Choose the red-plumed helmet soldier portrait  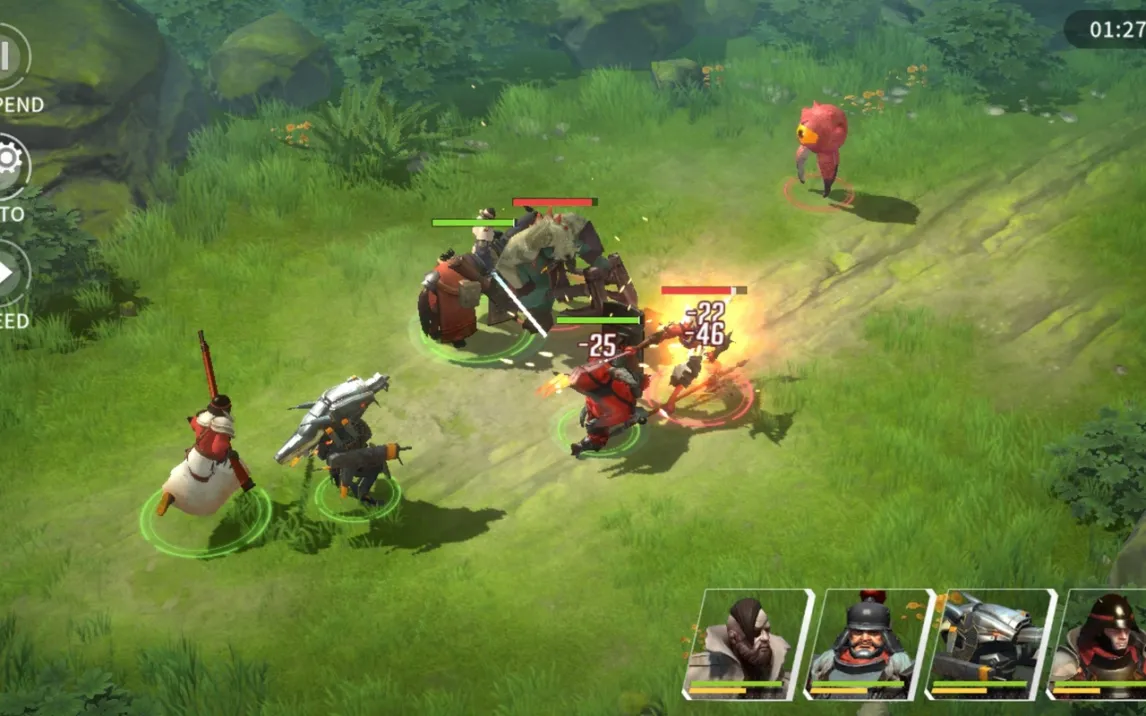pyautogui.click(x=868, y=641)
